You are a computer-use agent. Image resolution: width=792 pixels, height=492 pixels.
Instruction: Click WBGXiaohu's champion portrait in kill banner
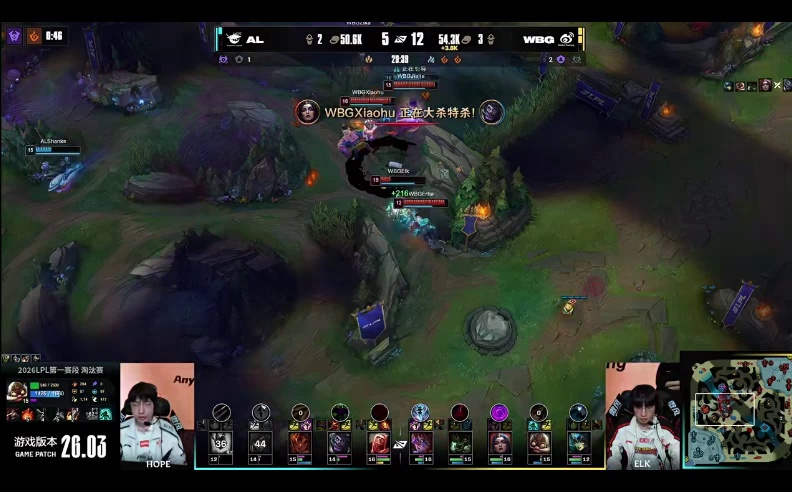click(x=308, y=112)
